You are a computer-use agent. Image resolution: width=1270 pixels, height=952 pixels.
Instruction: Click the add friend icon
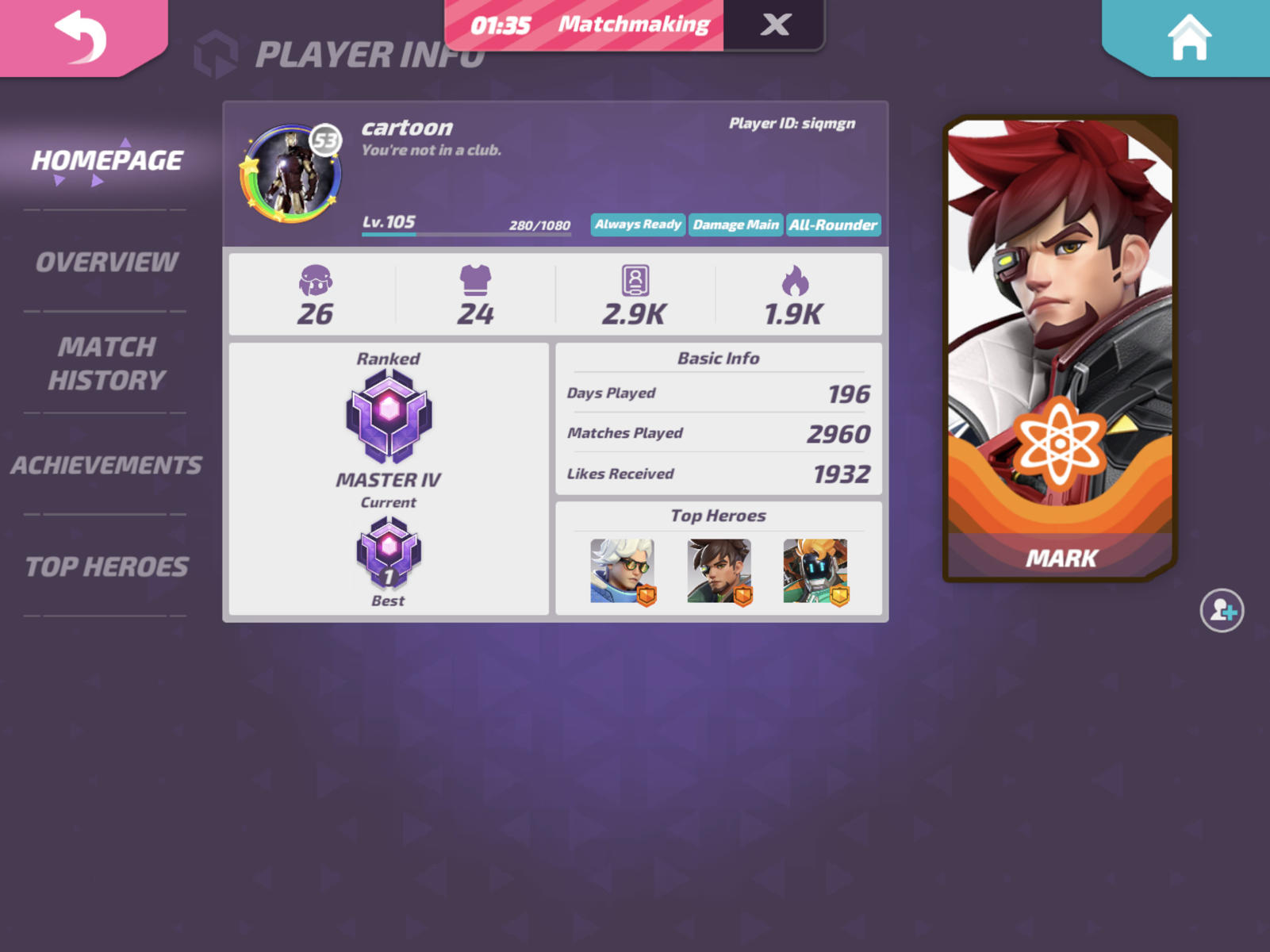1222,610
